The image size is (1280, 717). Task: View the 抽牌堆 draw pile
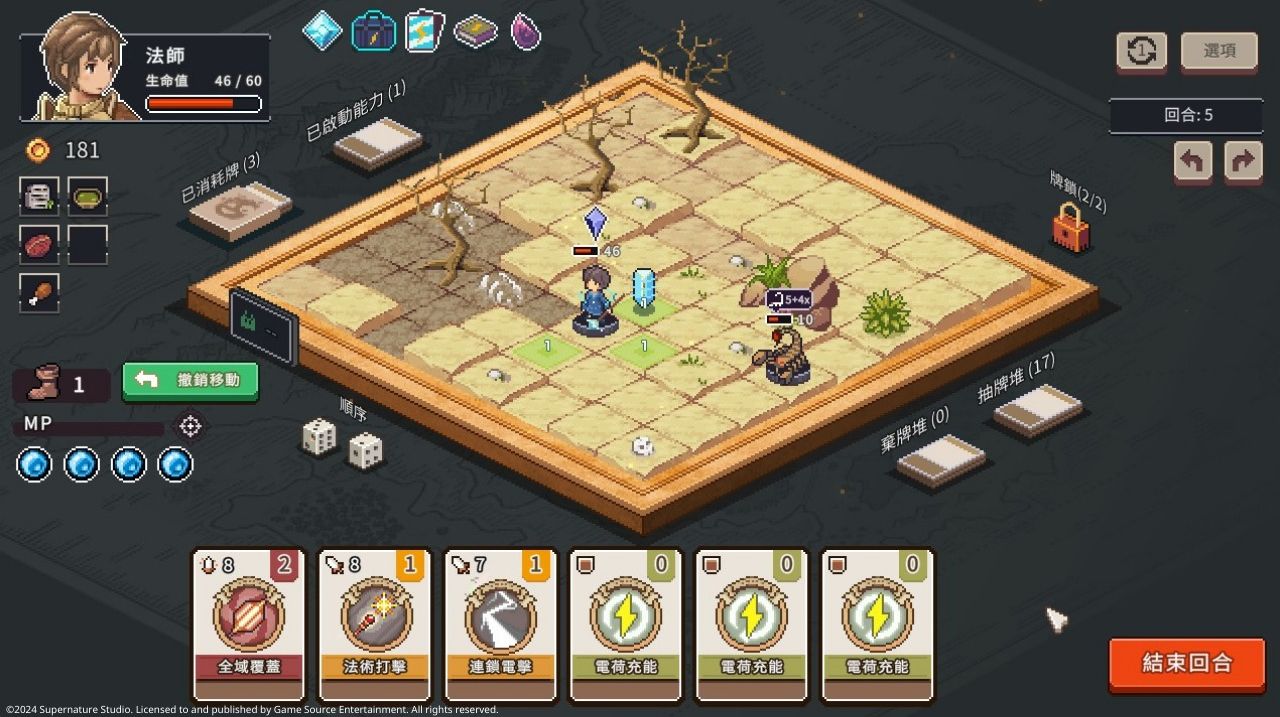[1037, 409]
